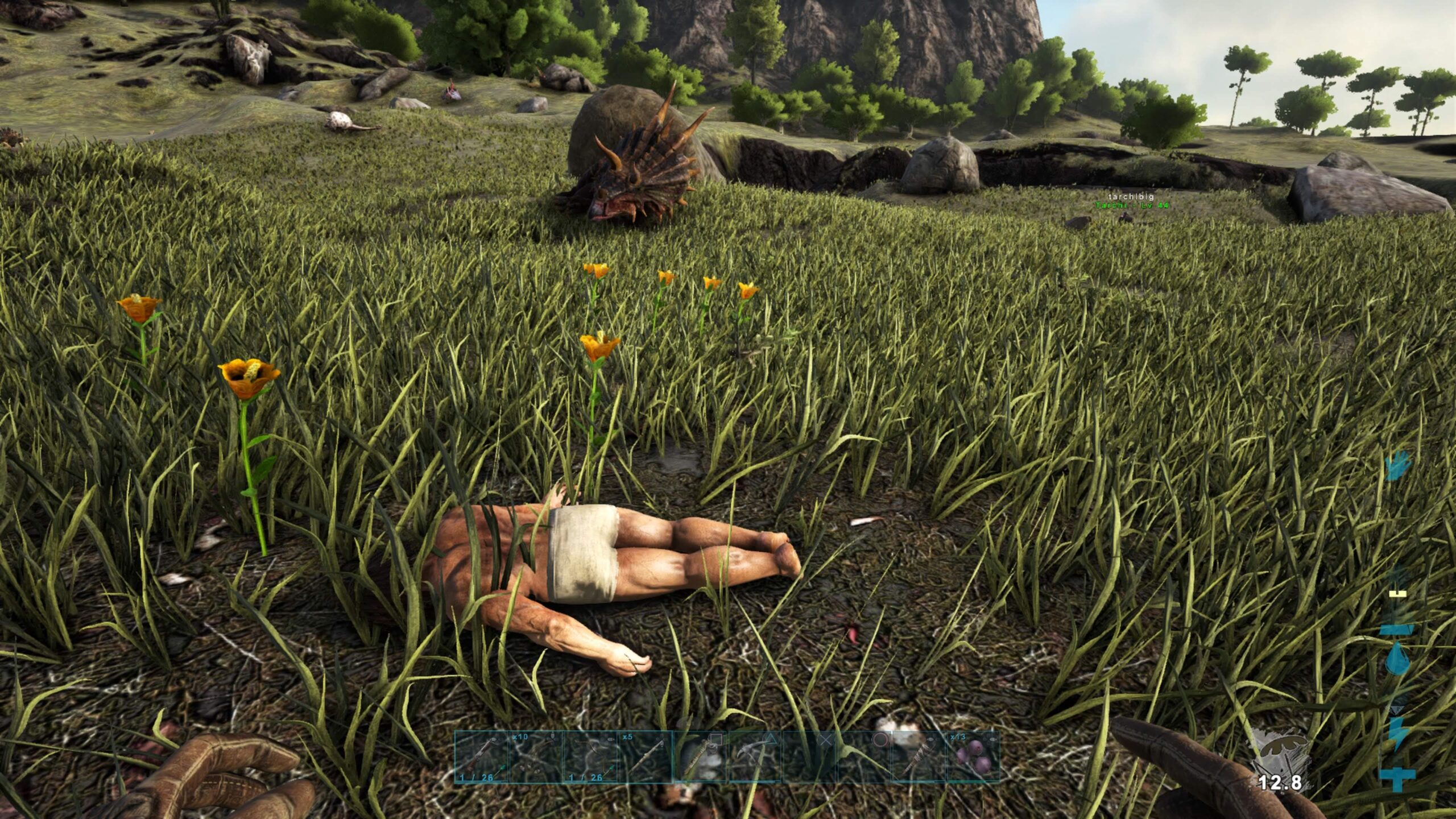
Task: Select the purple berries hotbar slot
Action: coord(972,758)
